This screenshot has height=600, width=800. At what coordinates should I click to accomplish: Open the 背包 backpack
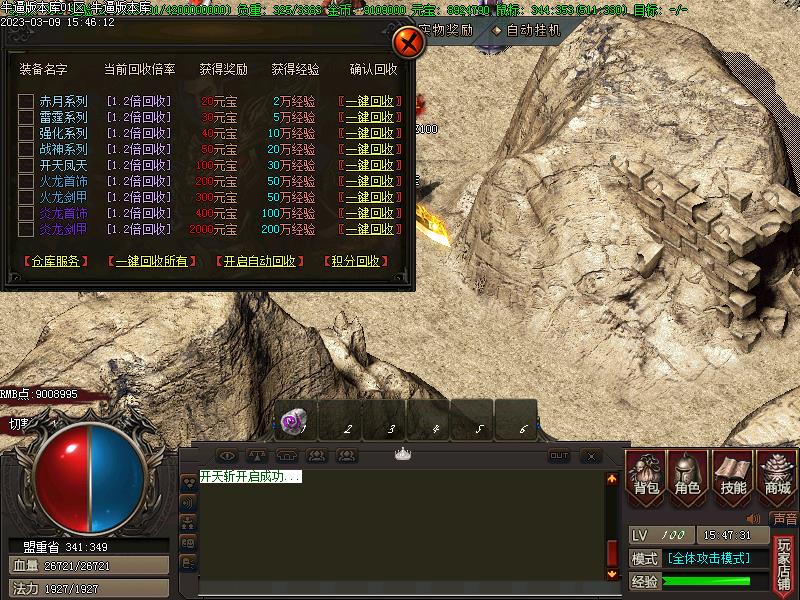tap(646, 474)
